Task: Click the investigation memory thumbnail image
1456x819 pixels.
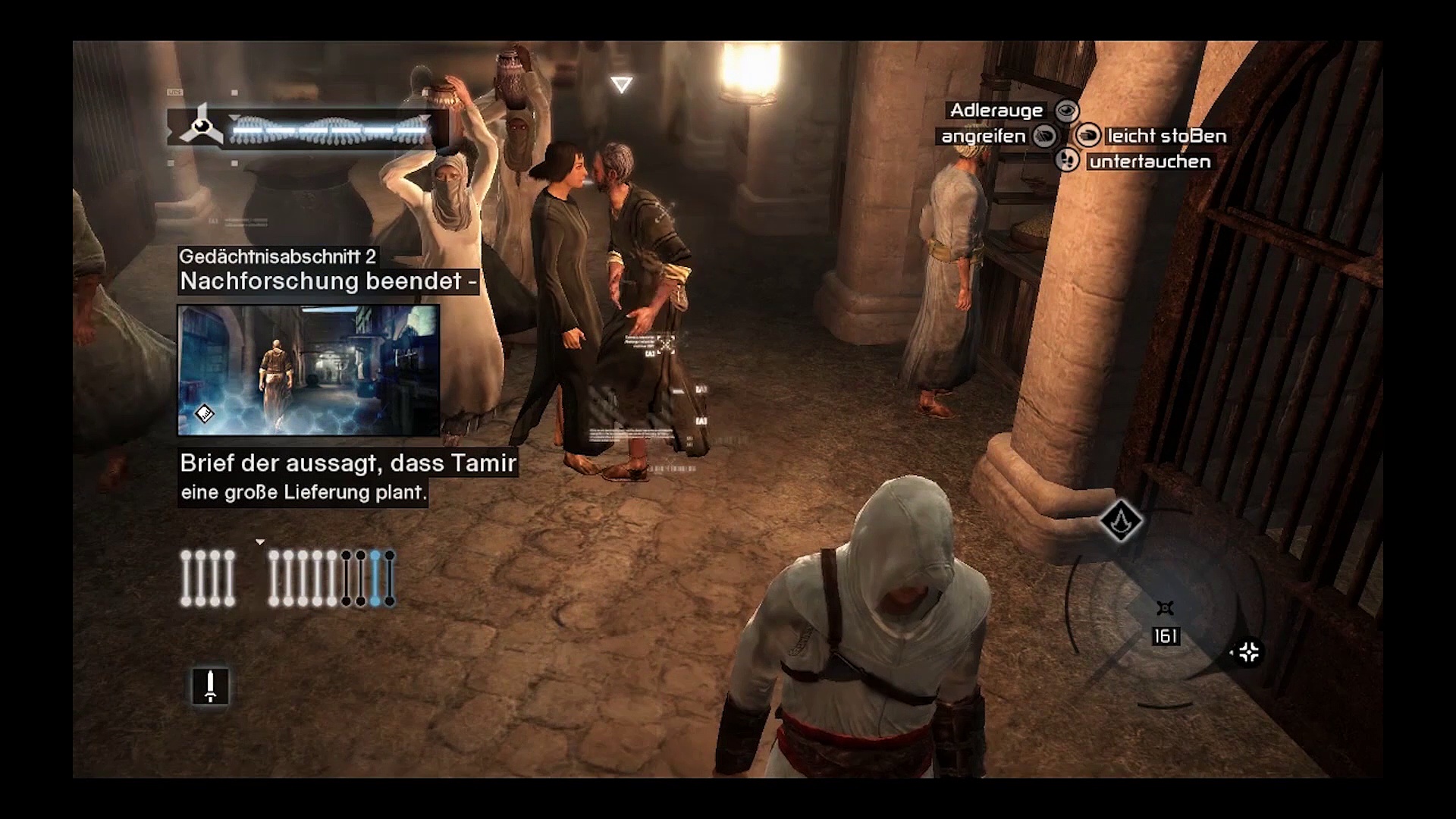Action: 308,370
